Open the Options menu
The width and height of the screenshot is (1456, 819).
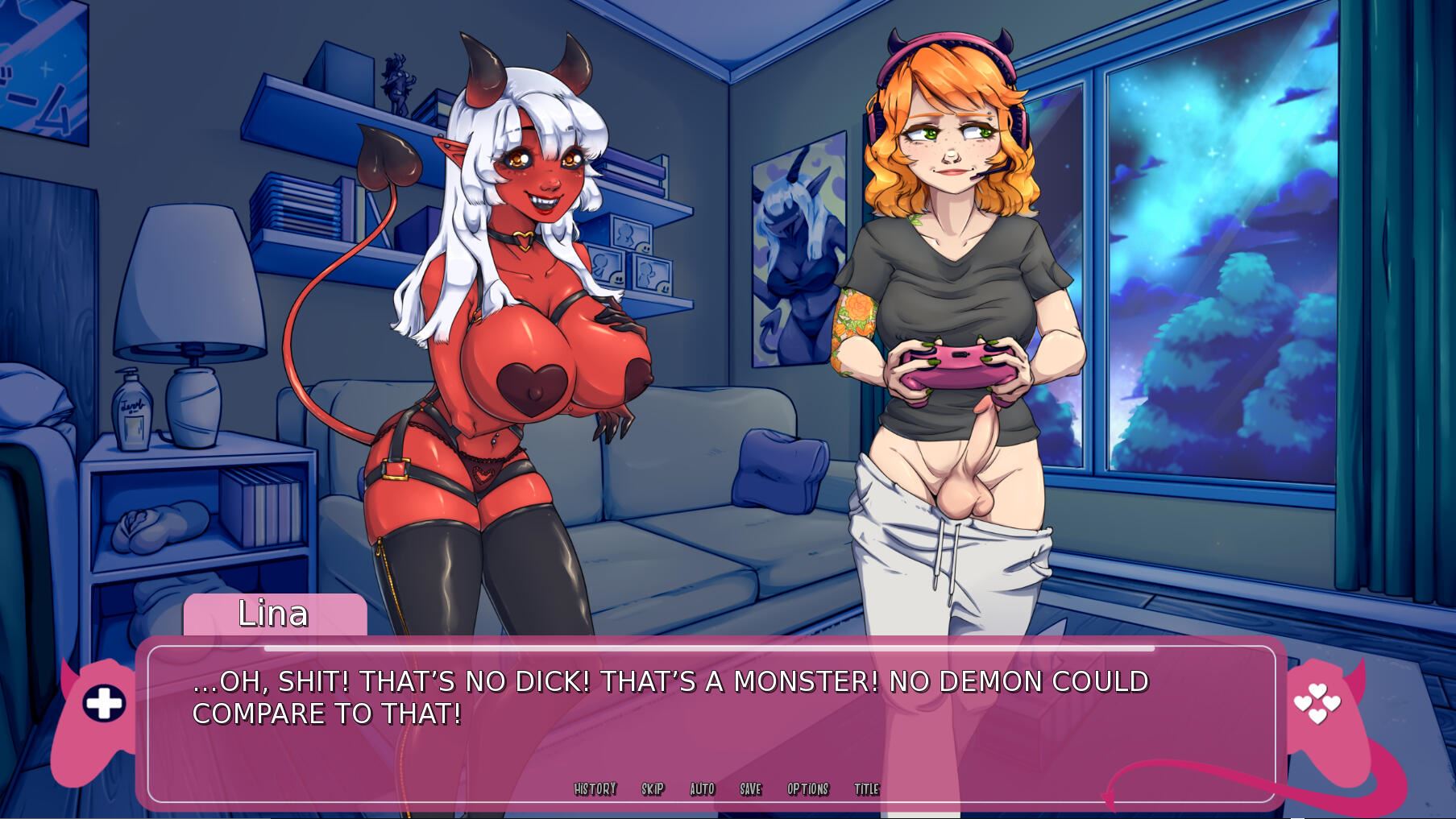click(x=807, y=789)
